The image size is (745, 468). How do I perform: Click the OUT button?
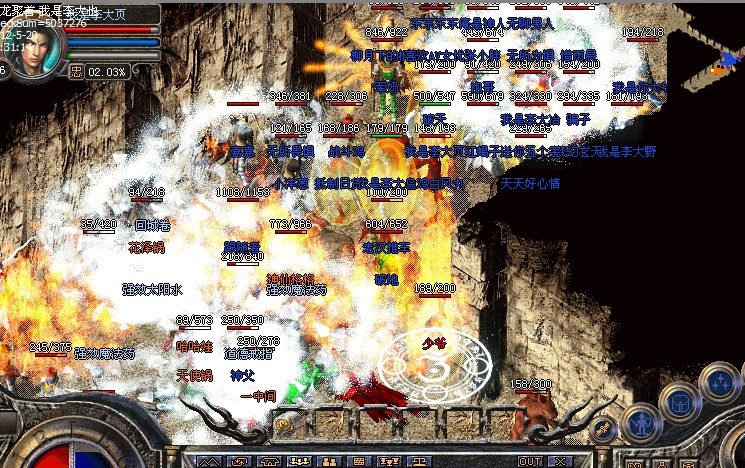coord(530,461)
